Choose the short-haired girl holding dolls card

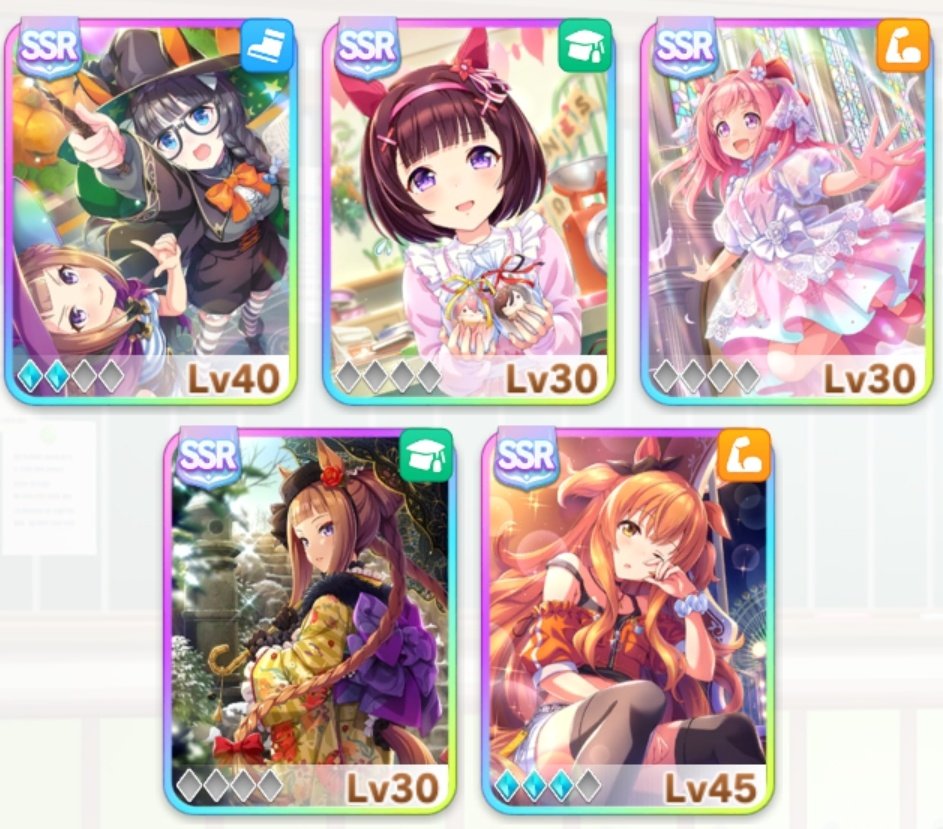(468, 210)
